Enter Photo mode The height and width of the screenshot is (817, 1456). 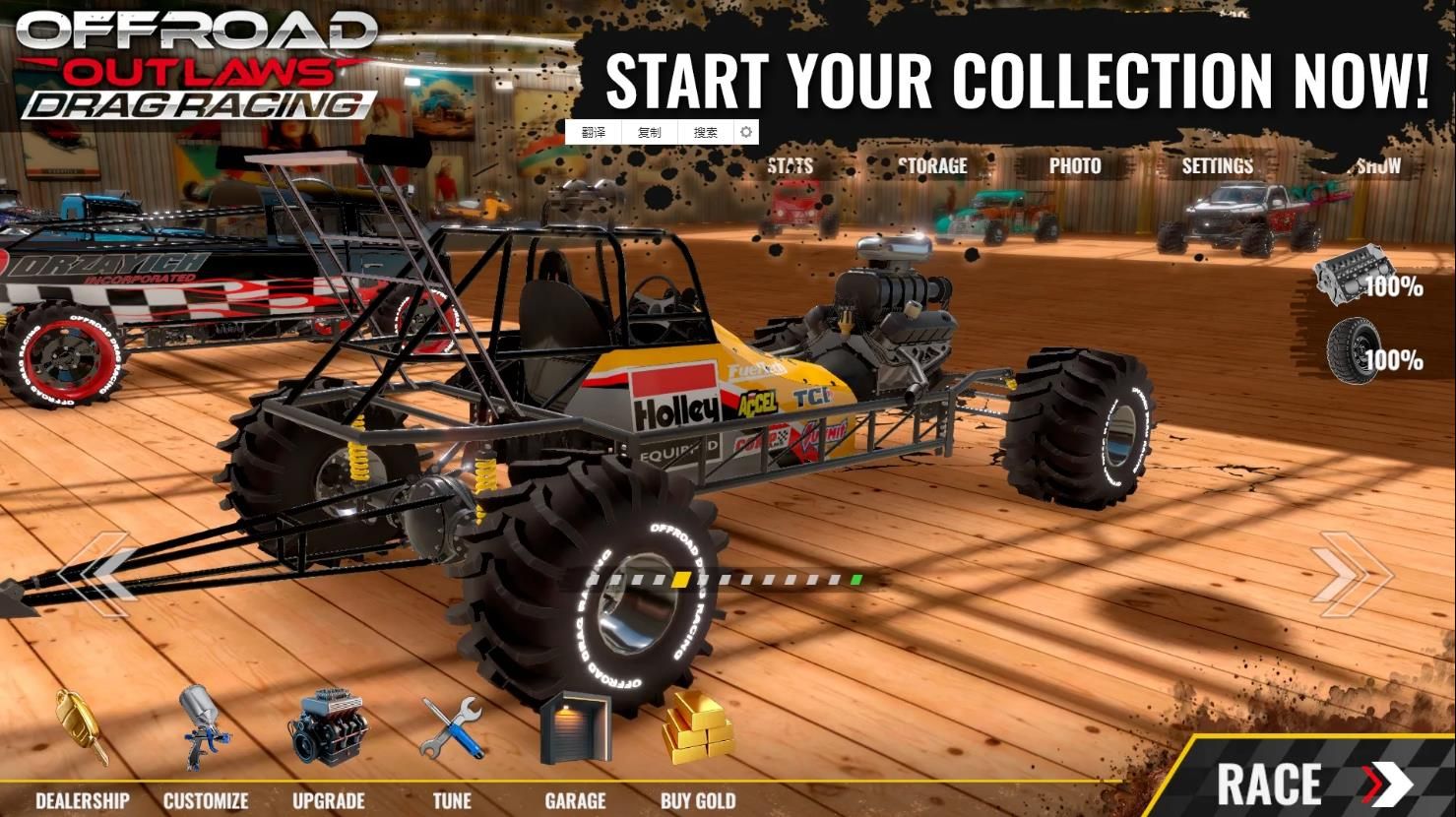[1074, 165]
